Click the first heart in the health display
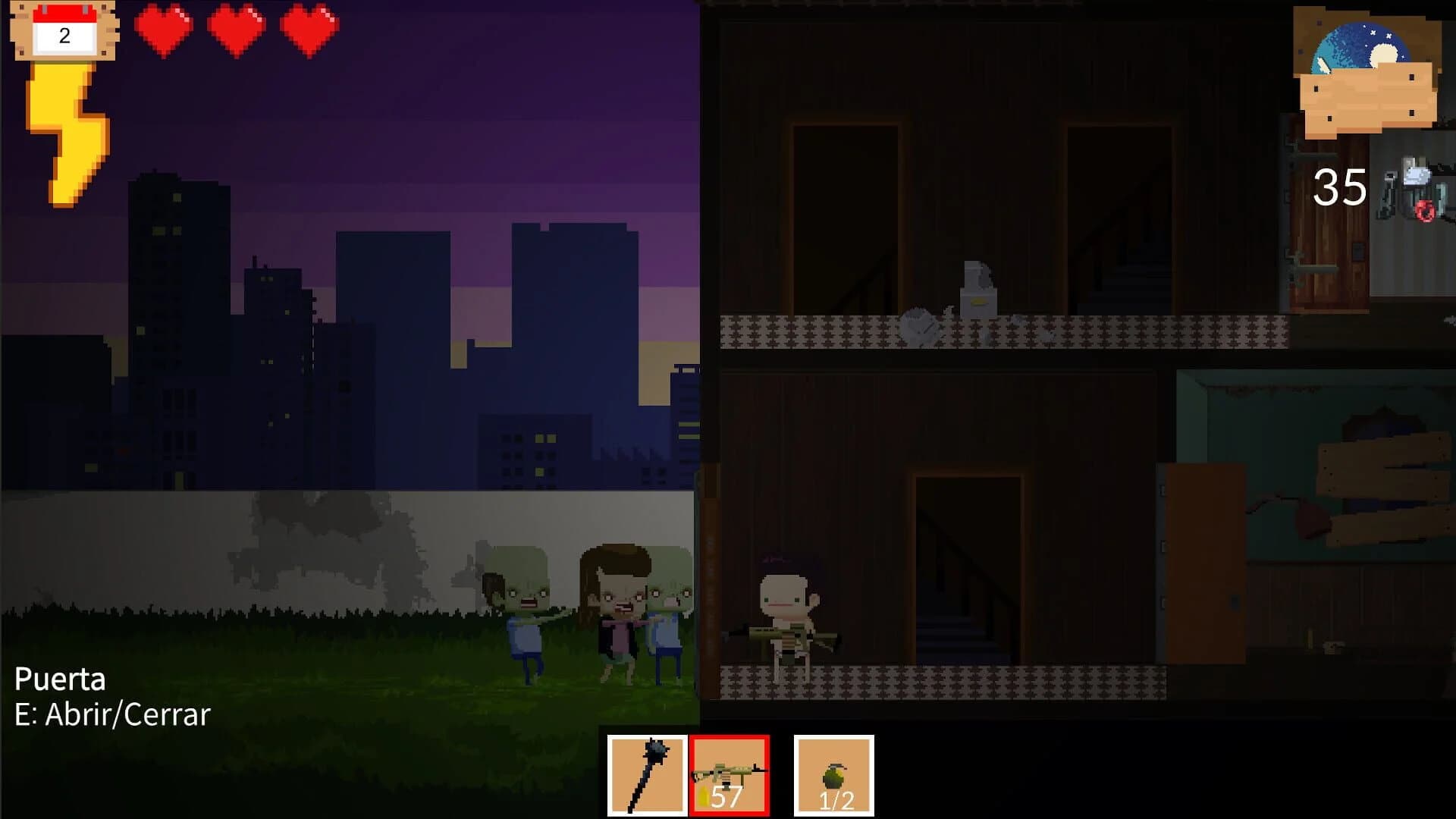 163,30
